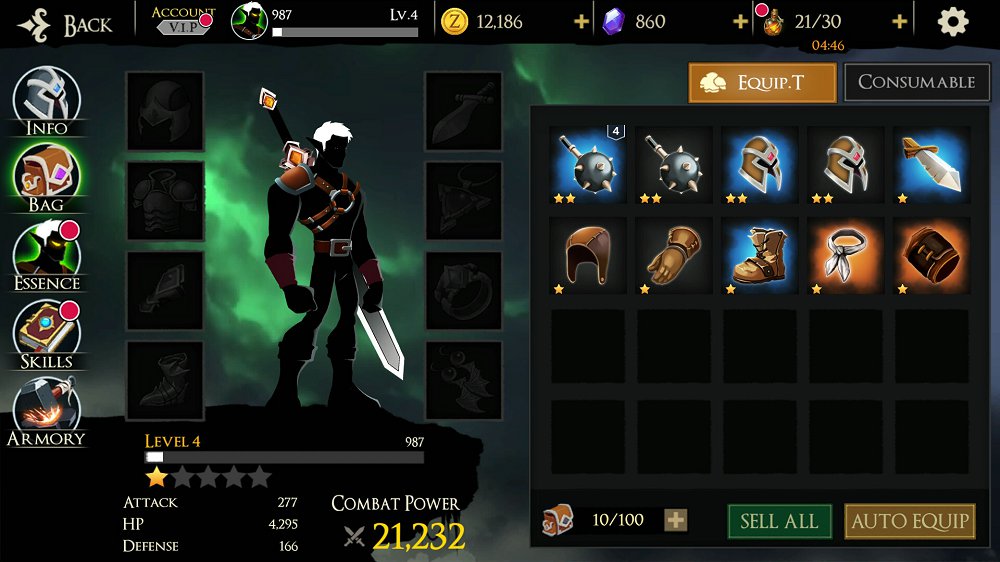Screen dimensions: 1000x562
Task: Click the Auto Equip button
Action: click(x=910, y=521)
